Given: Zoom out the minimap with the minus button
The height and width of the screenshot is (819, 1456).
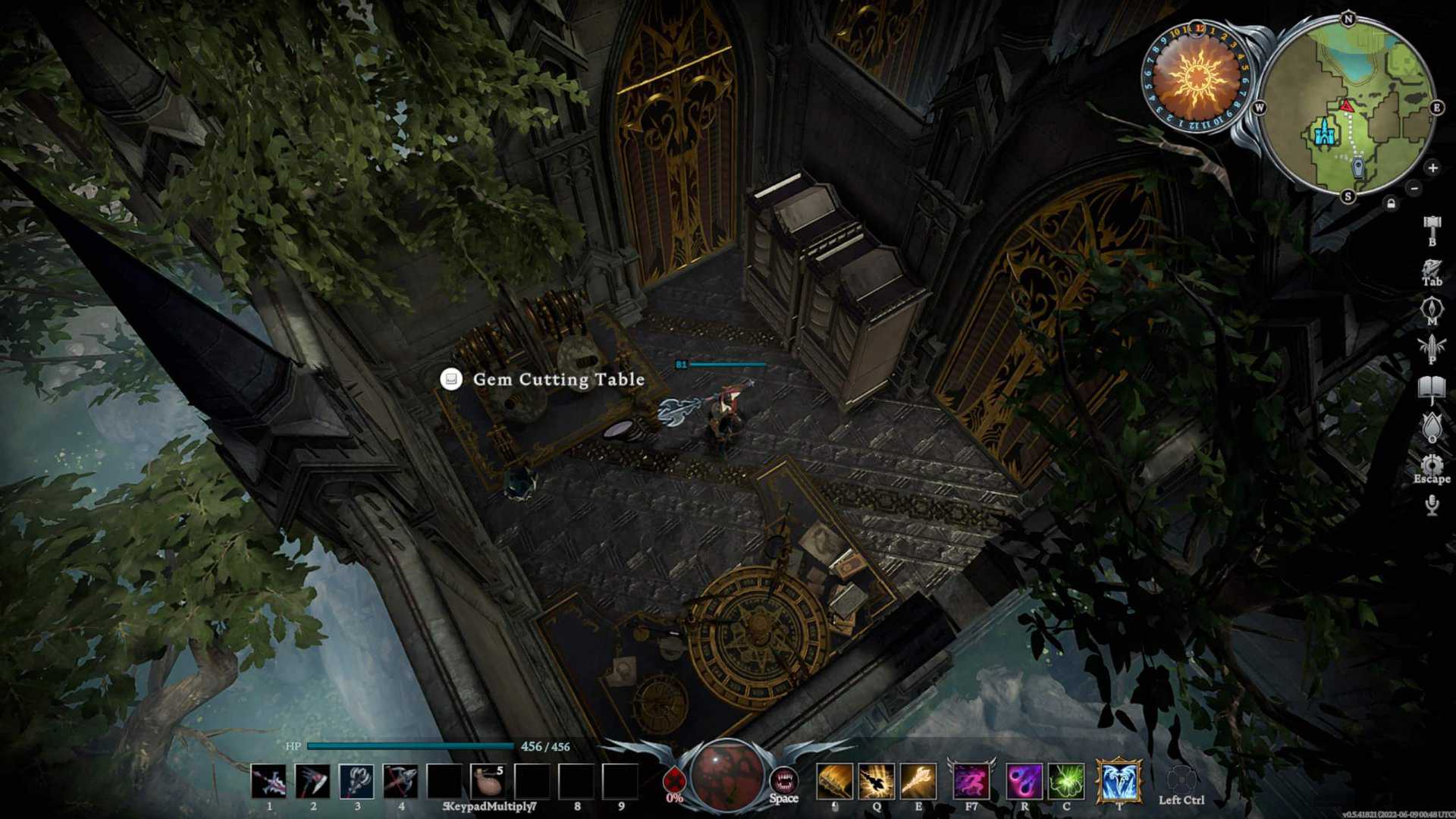Looking at the screenshot, I should click(1413, 188).
